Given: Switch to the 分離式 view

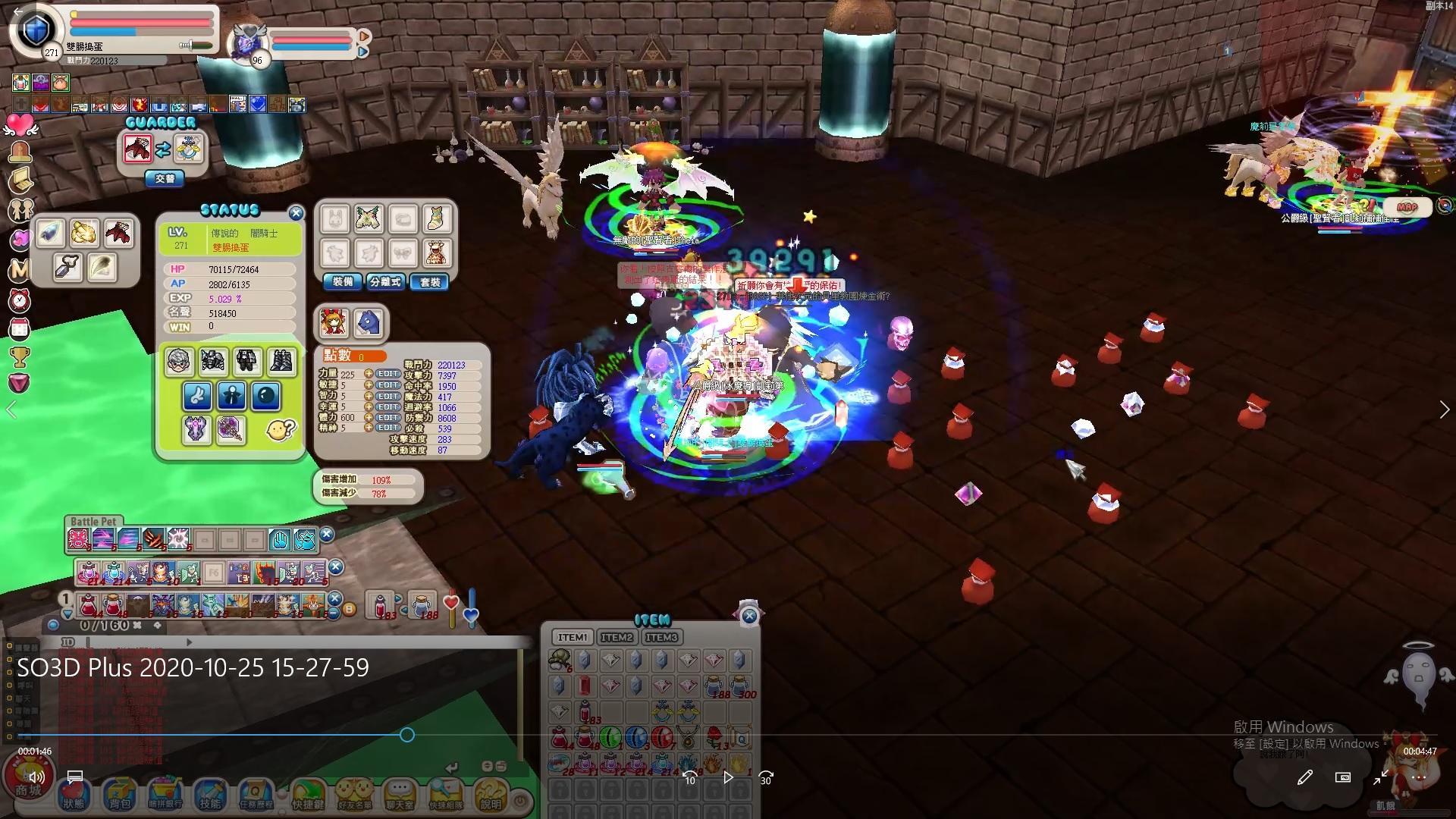Looking at the screenshot, I should coord(385,281).
